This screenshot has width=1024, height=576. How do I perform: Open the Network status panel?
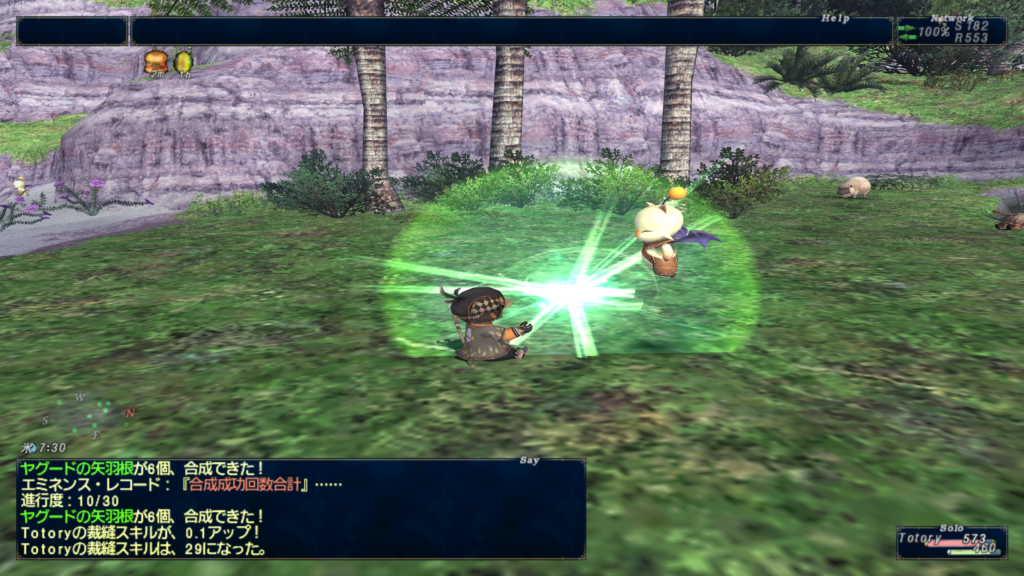click(951, 31)
